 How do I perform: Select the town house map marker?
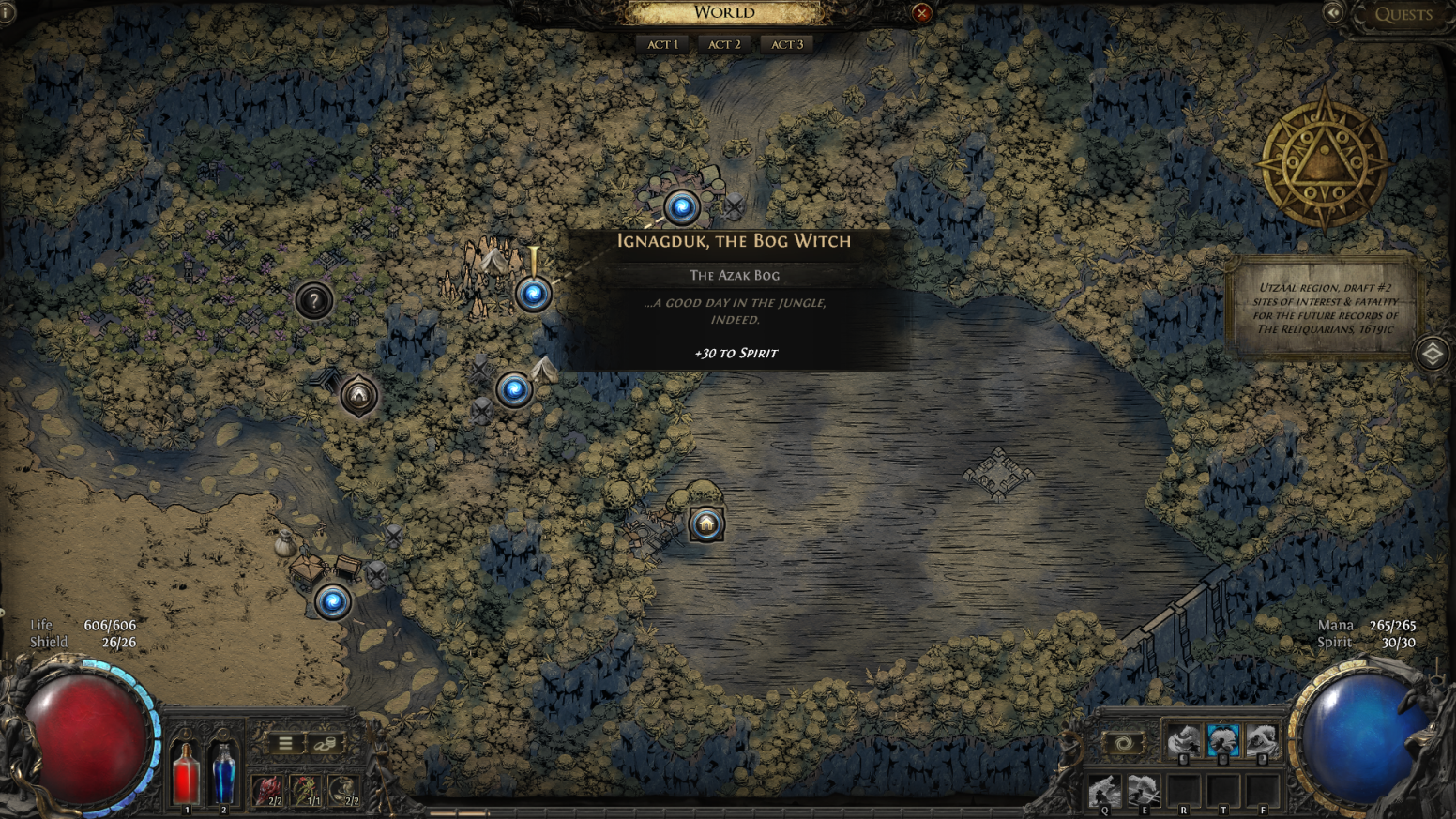[x=706, y=523]
